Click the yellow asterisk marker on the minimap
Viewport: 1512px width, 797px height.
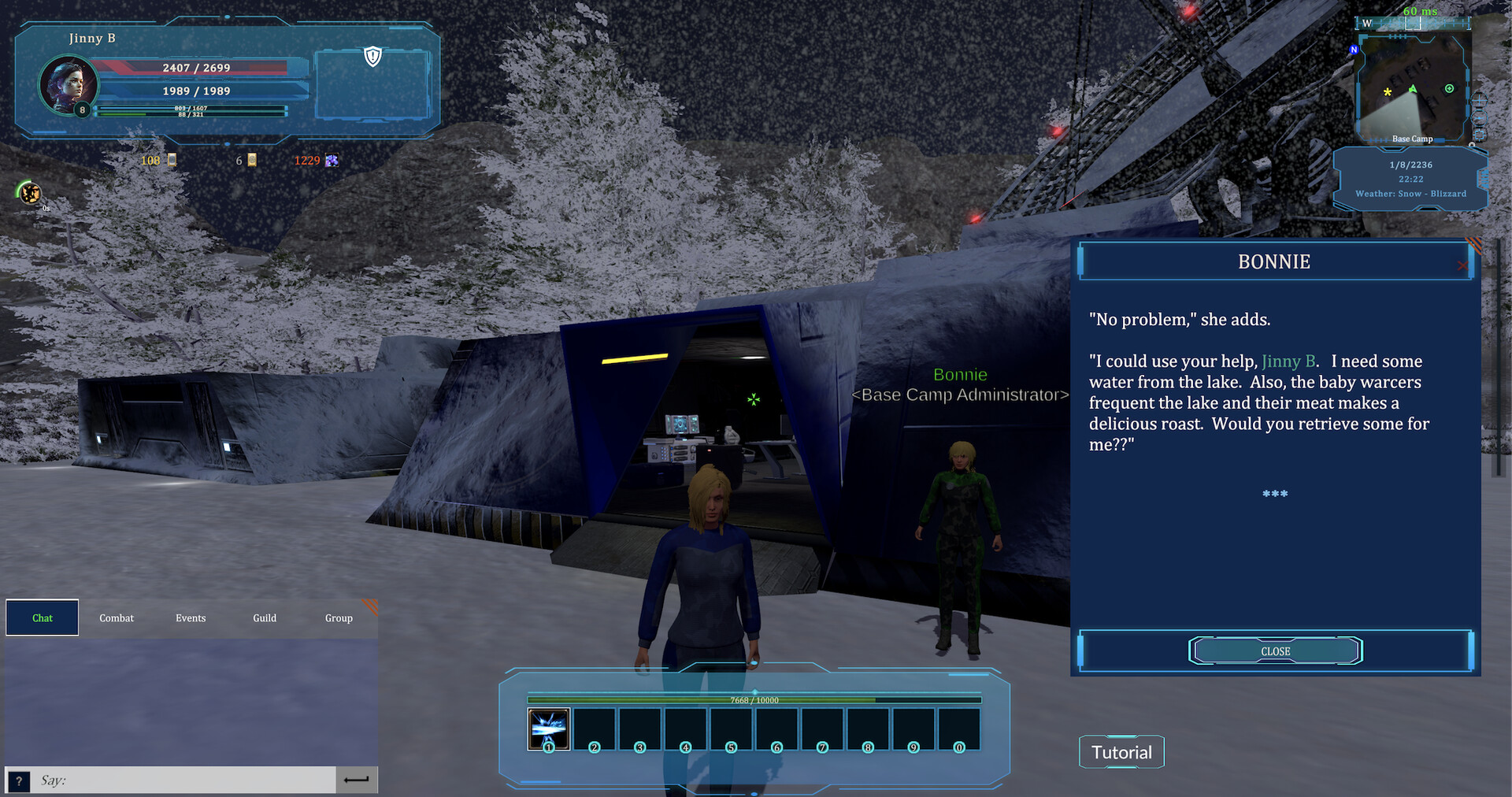[x=1387, y=92]
